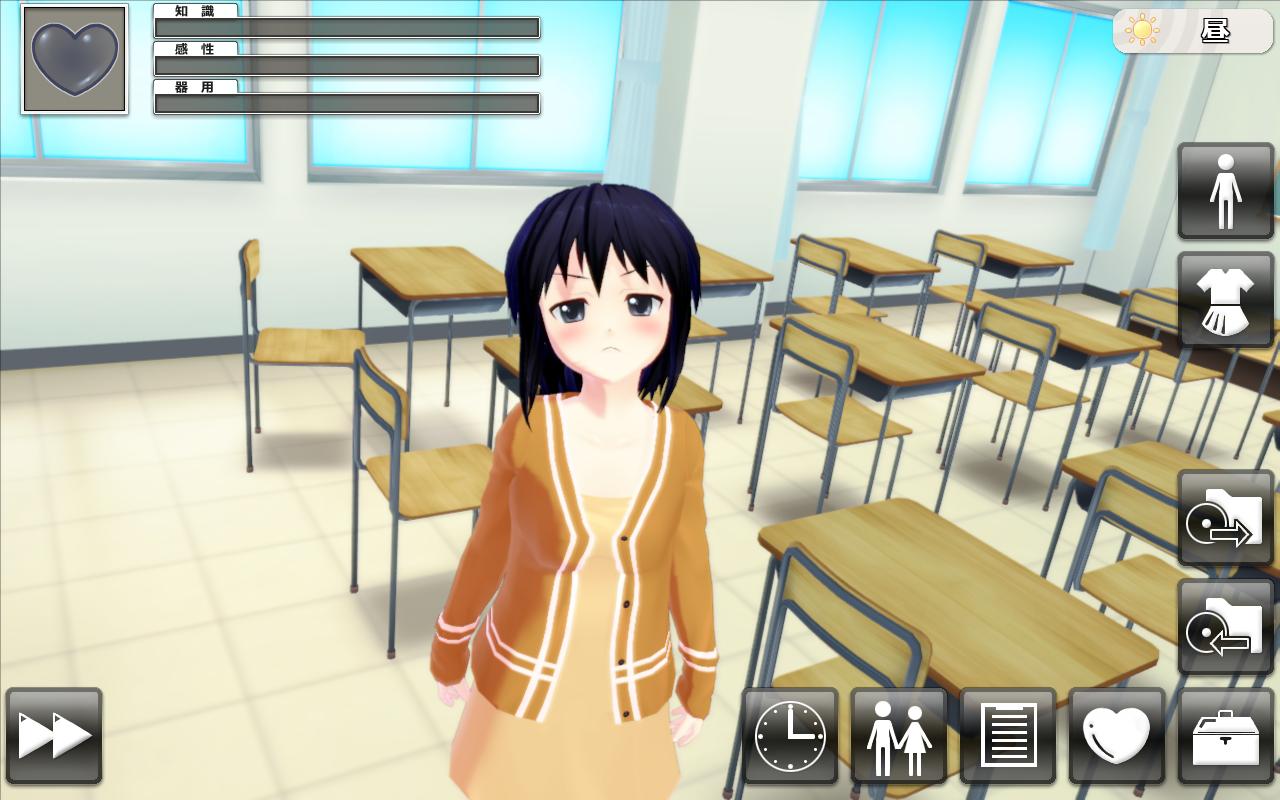Open the clock time menu
Image resolution: width=1280 pixels, height=800 pixels.
[790, 736]
